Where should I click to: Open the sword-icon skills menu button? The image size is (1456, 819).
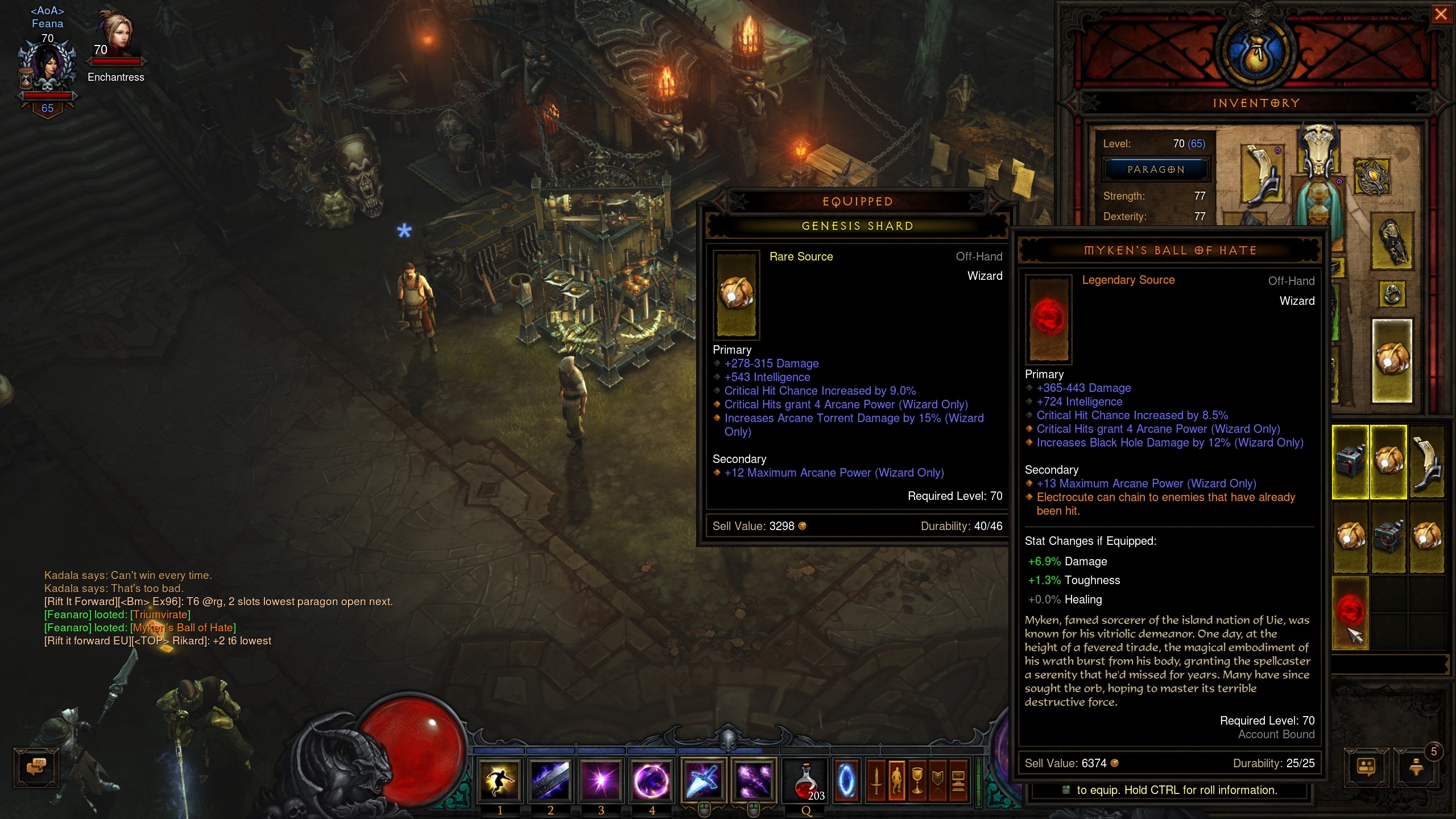(876, 781)
